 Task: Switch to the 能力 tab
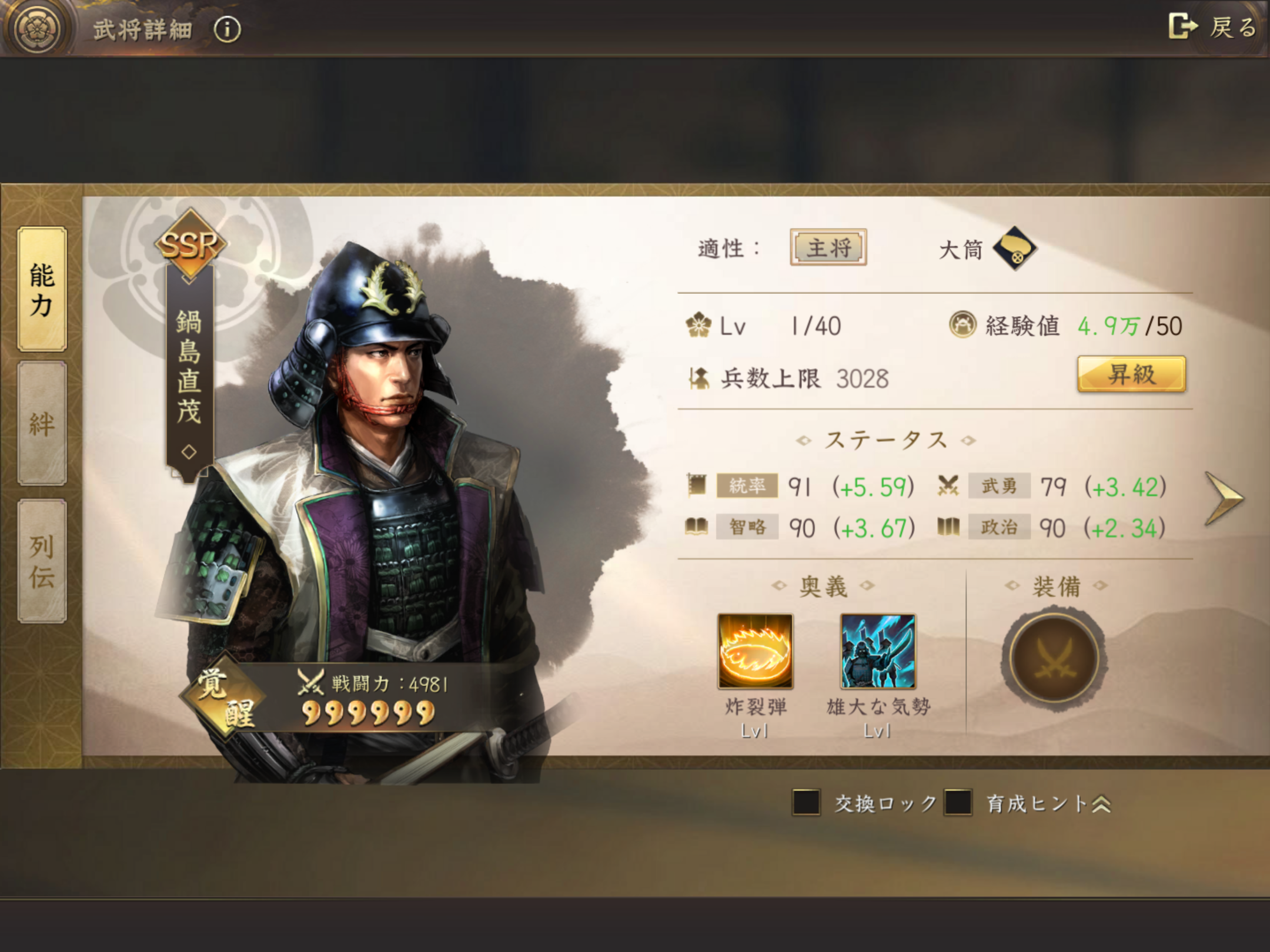click(42, 289)
